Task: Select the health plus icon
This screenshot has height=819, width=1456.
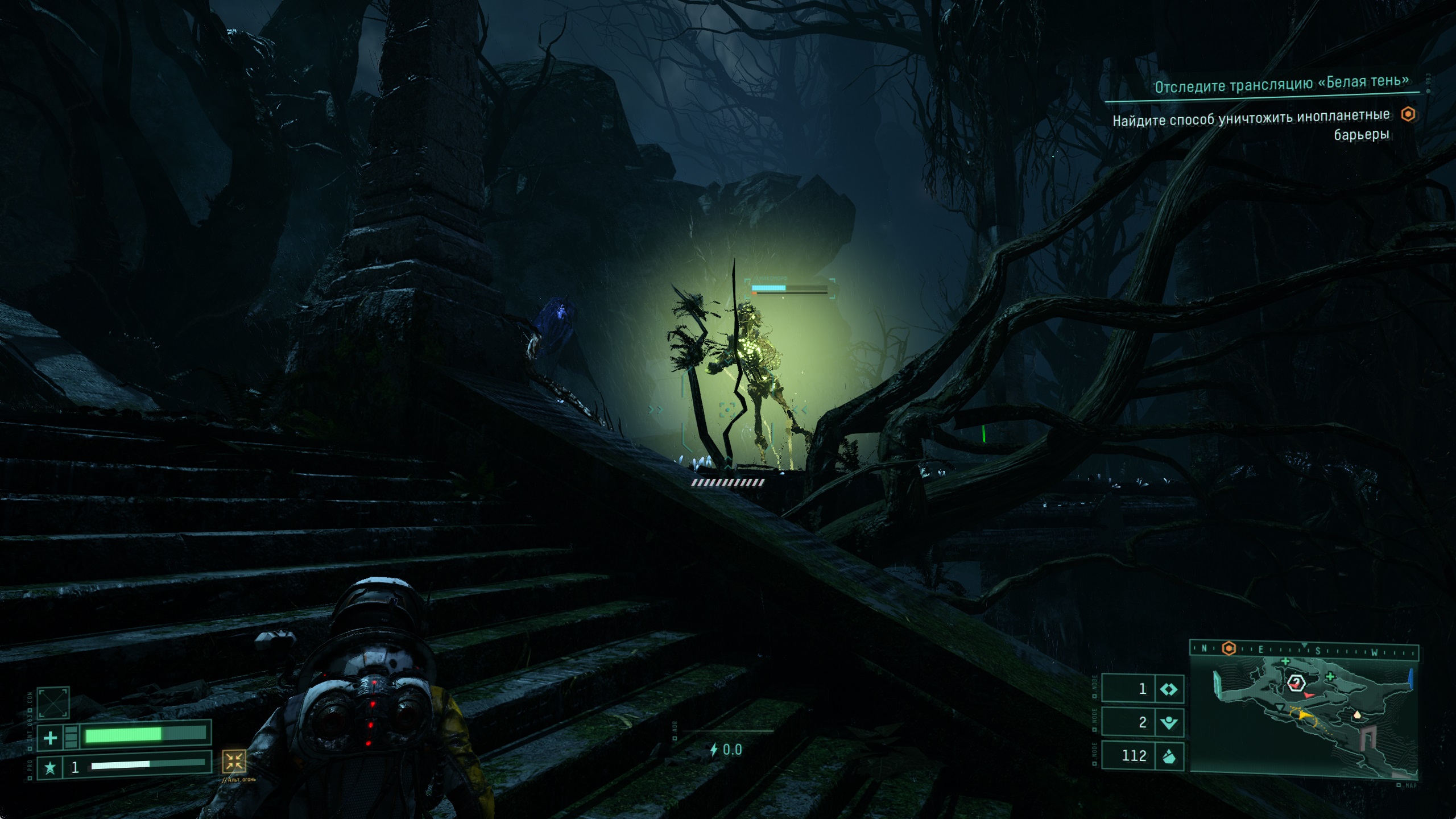Action: pyautogui.click(x=50, y=738)
